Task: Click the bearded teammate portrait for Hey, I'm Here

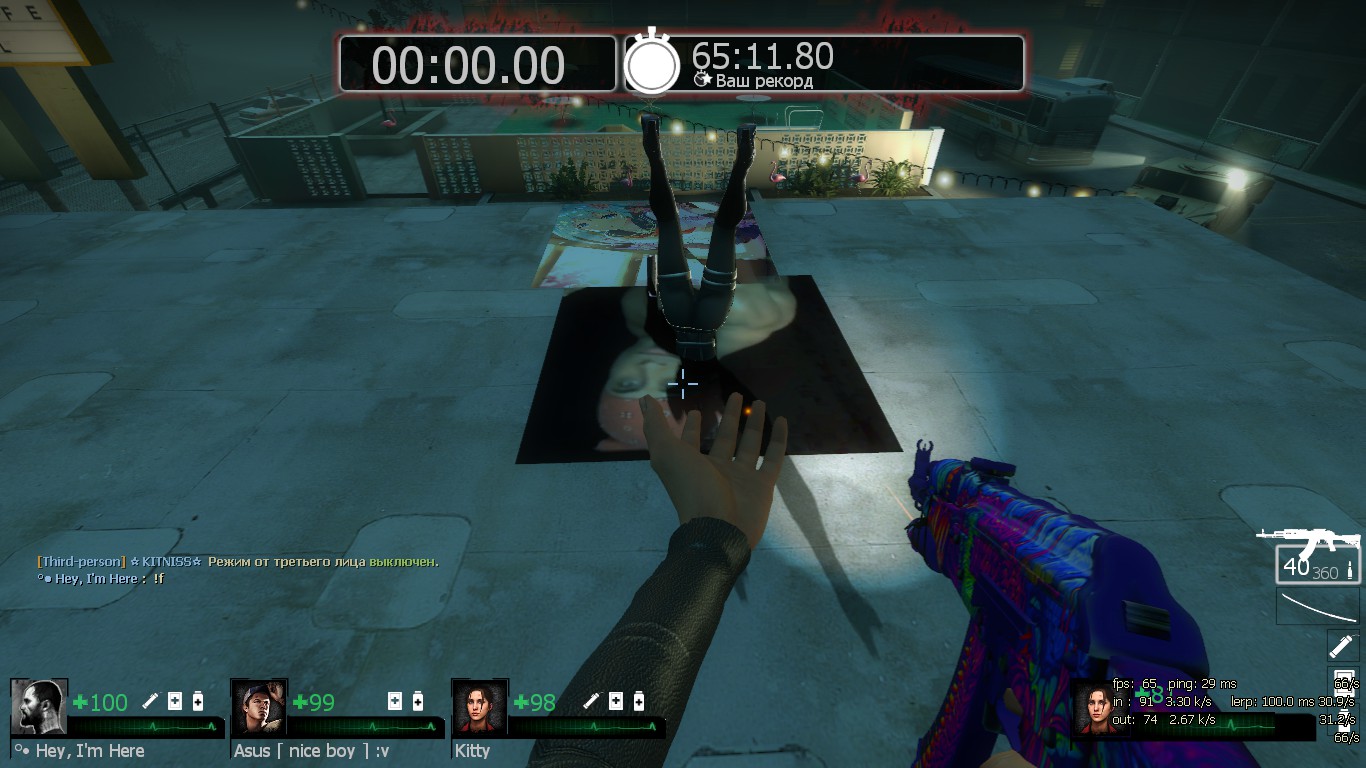Action: click(39, 707)
